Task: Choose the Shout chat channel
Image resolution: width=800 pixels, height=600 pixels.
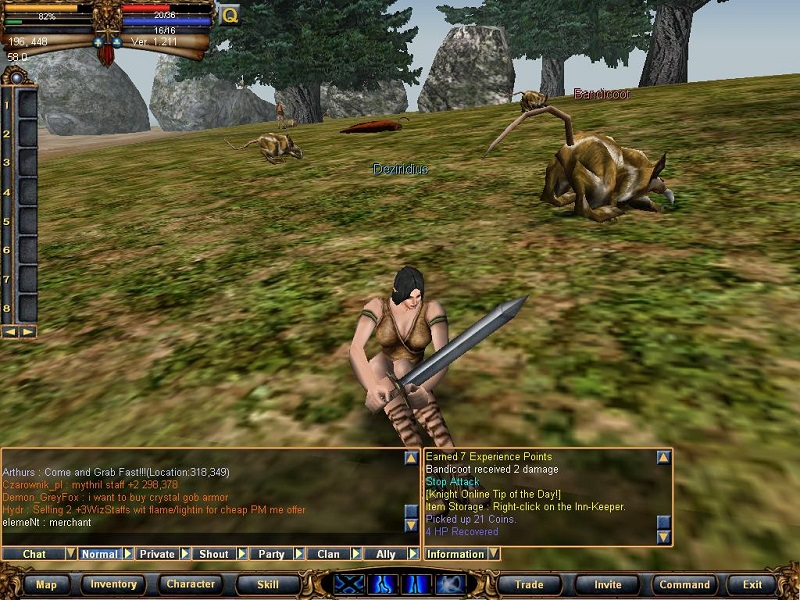Action: click(x=214, y=554)
